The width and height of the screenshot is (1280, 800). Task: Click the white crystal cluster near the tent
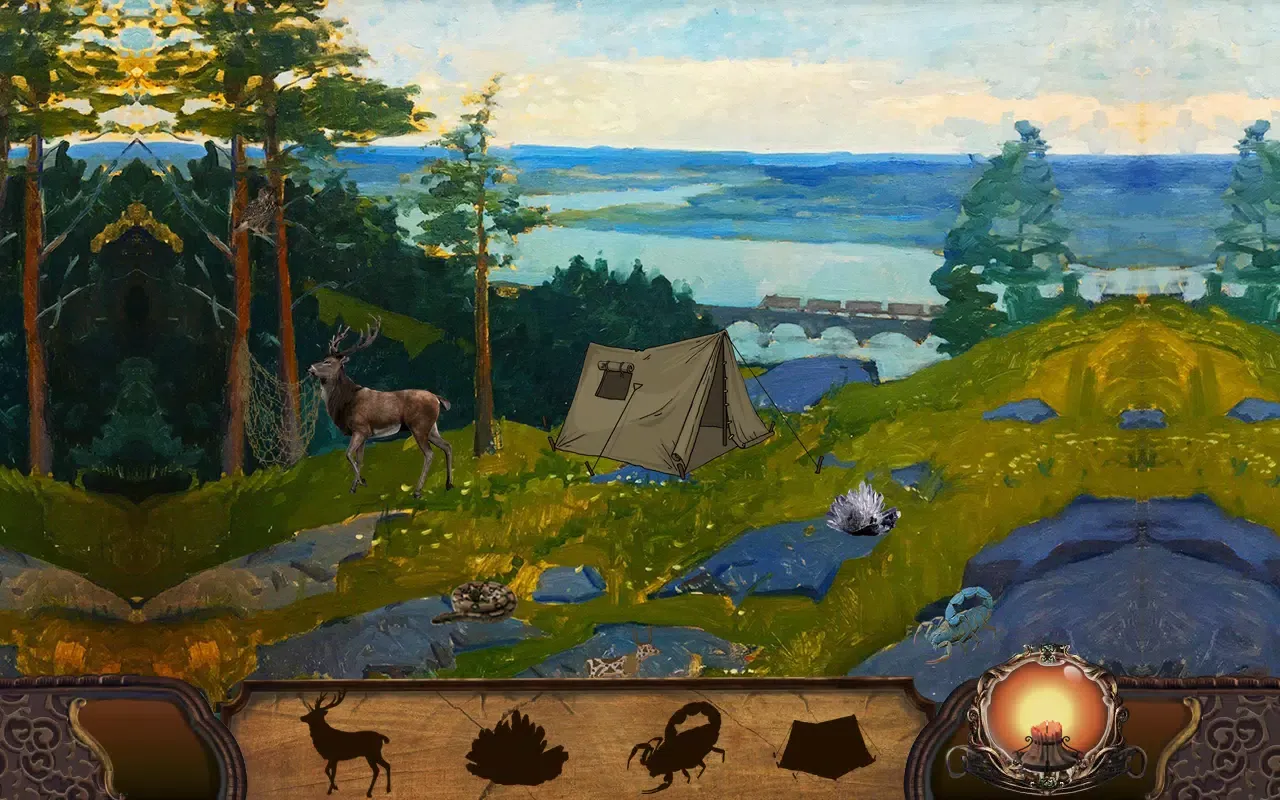click(x=862, y=512)
